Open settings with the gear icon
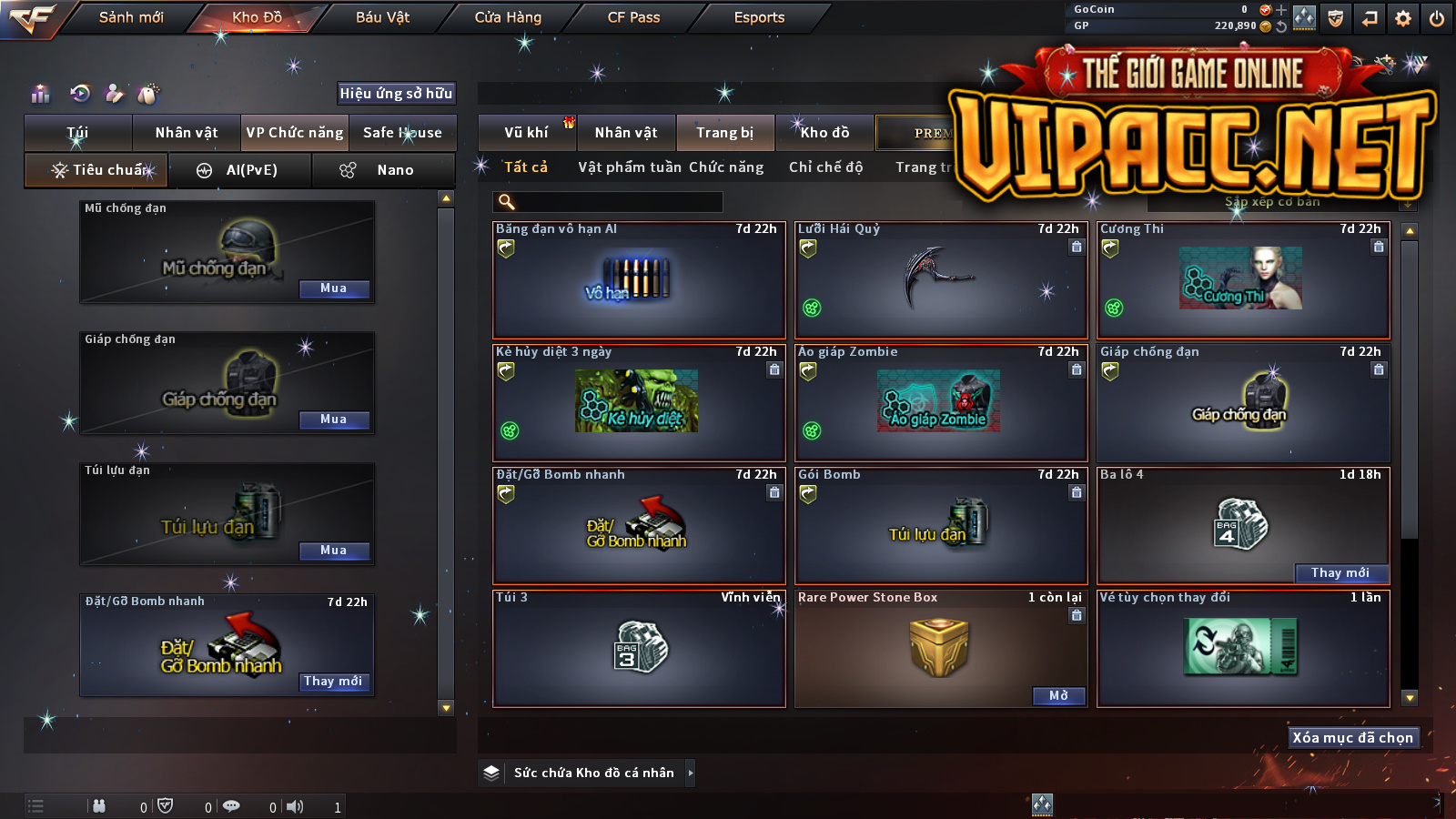The image size is (1456, 819). (x=1403, y=18)
